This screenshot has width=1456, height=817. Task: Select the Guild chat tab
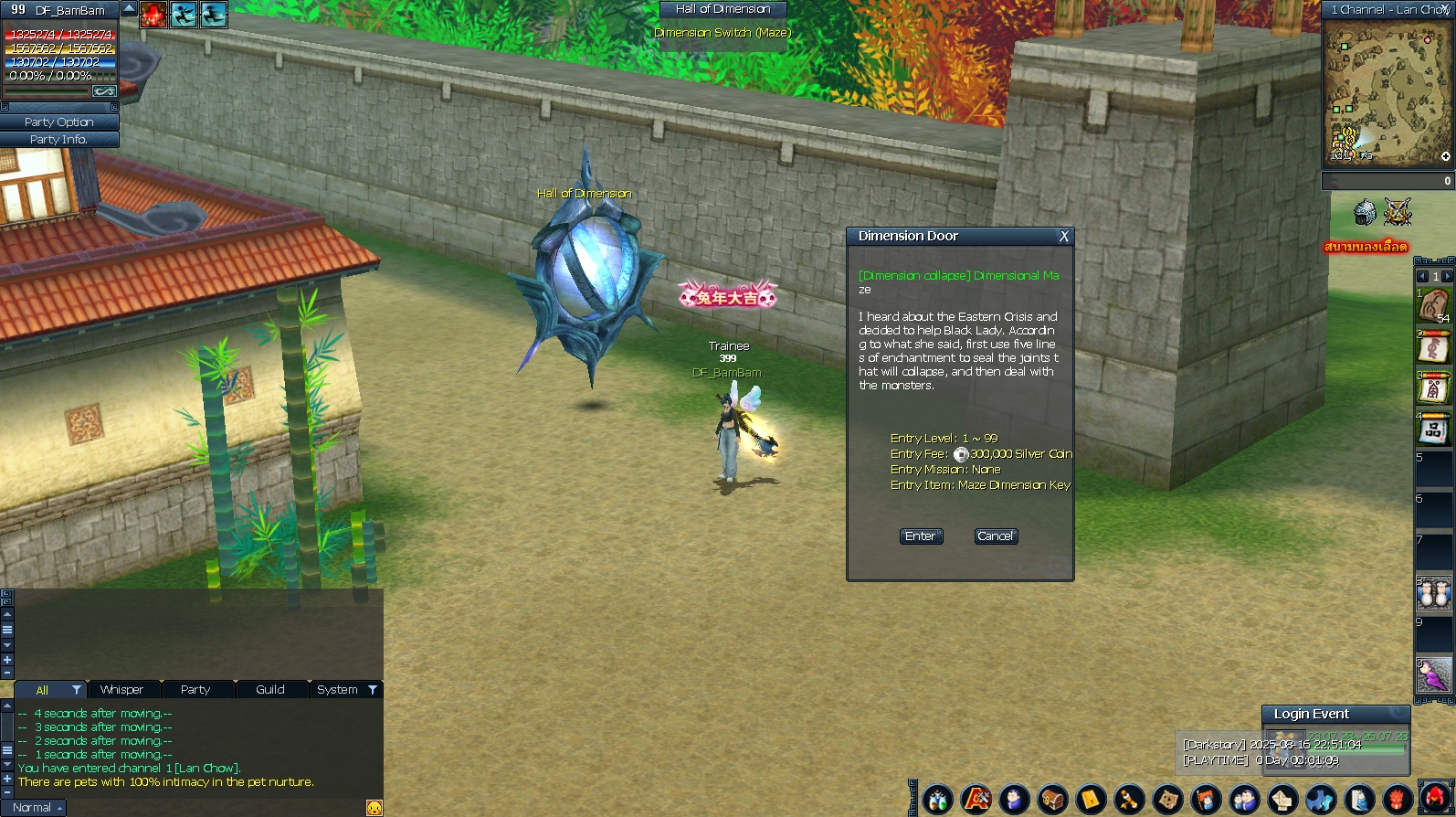(x=270, y=690)
